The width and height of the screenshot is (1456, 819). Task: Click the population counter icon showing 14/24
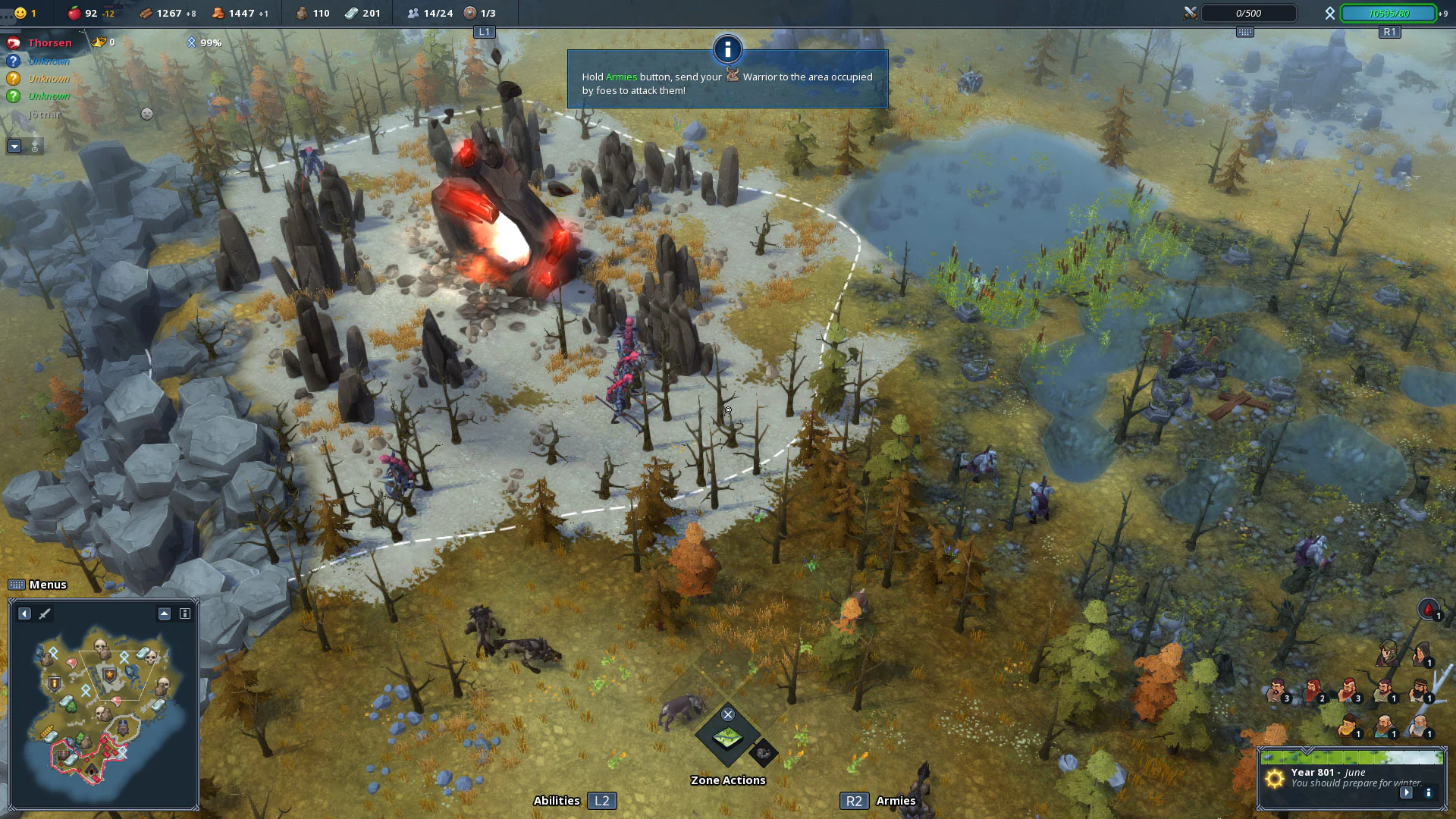tap(414, 13)
